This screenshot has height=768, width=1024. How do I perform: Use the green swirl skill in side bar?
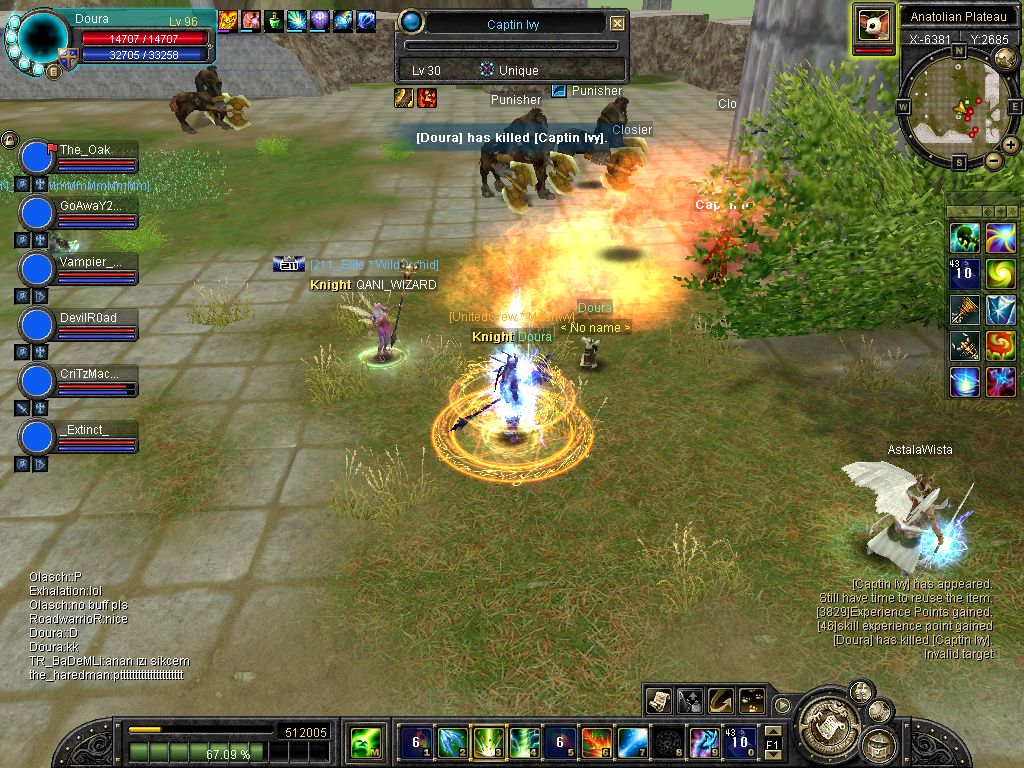1000,273
